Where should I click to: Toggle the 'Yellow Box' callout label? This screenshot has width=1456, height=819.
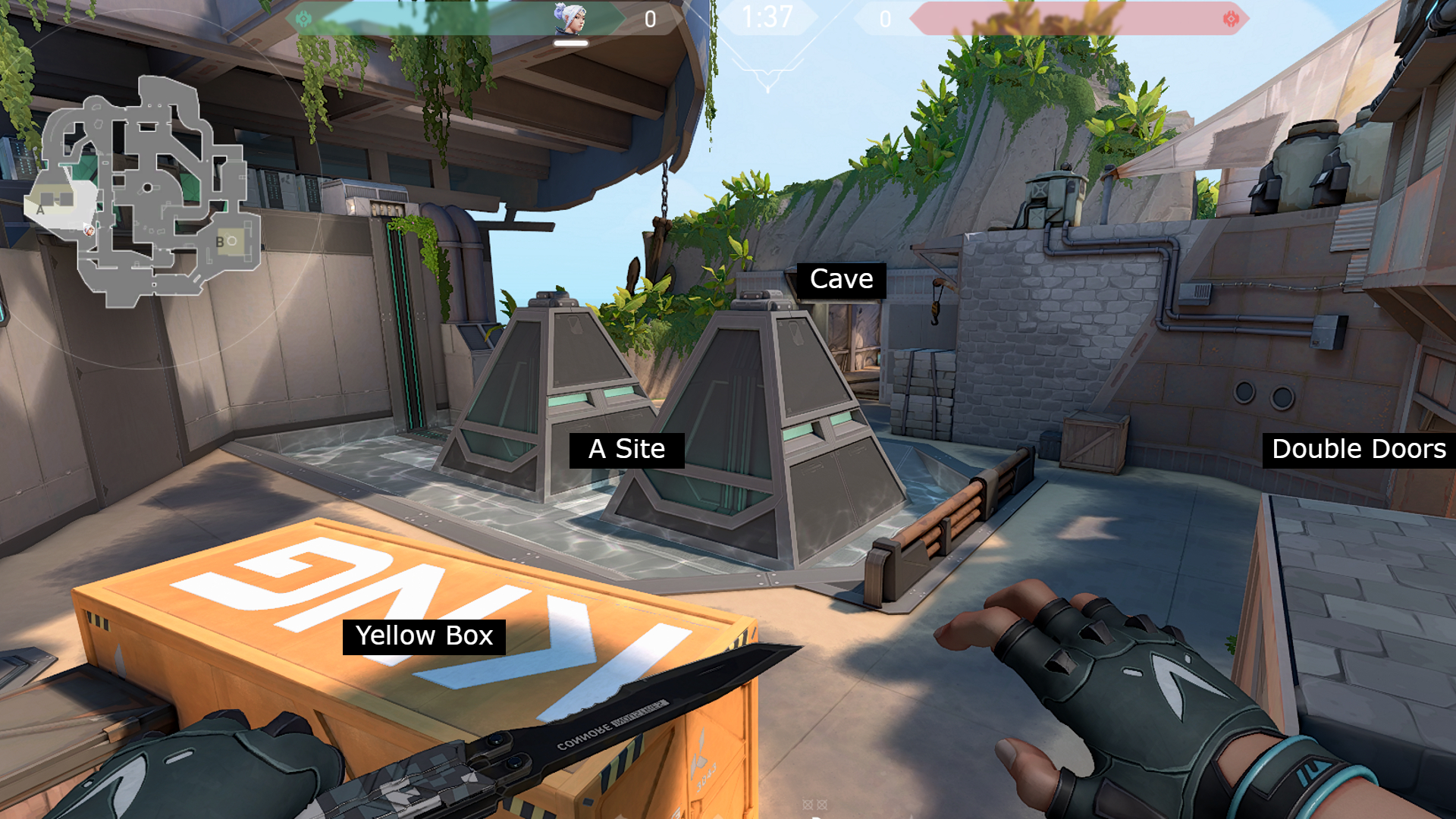point(426,636)
